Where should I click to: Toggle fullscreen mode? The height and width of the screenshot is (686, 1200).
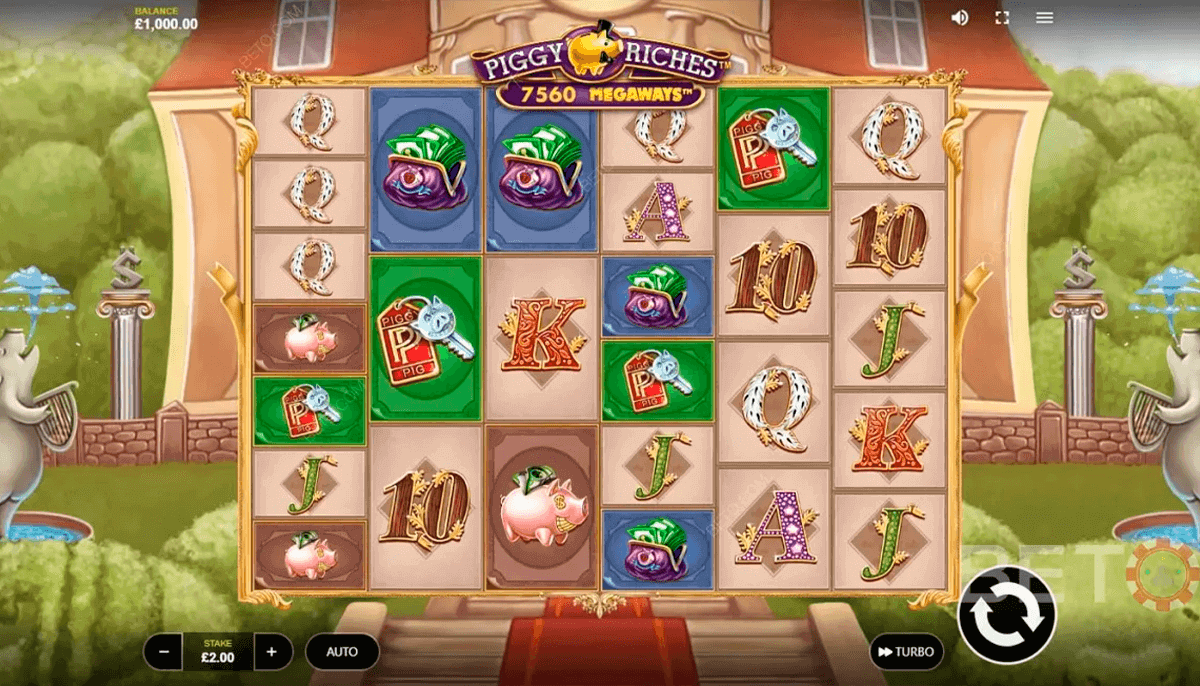(1002, 18)
